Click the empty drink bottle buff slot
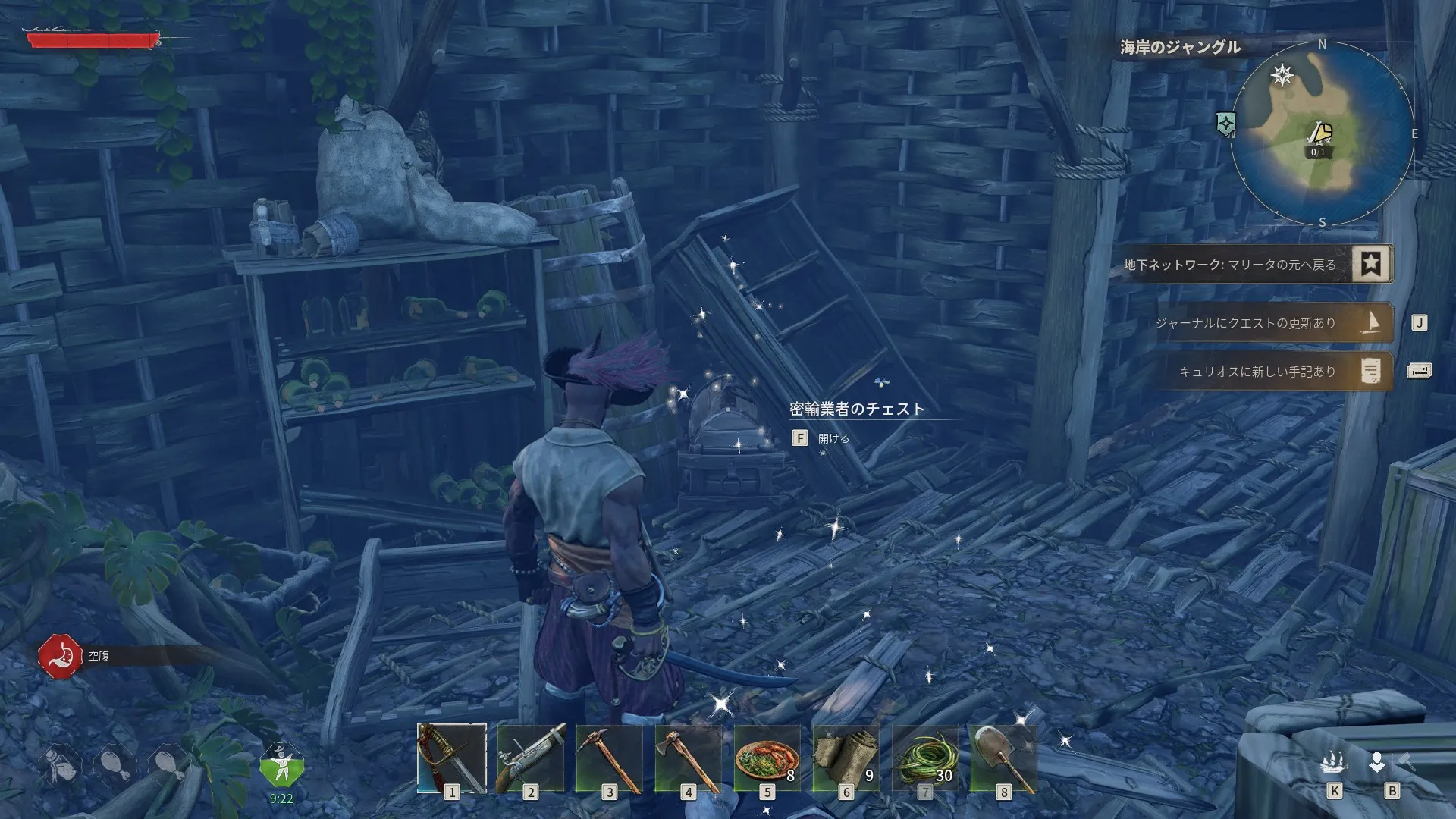1456x819 pixels. 60,766
